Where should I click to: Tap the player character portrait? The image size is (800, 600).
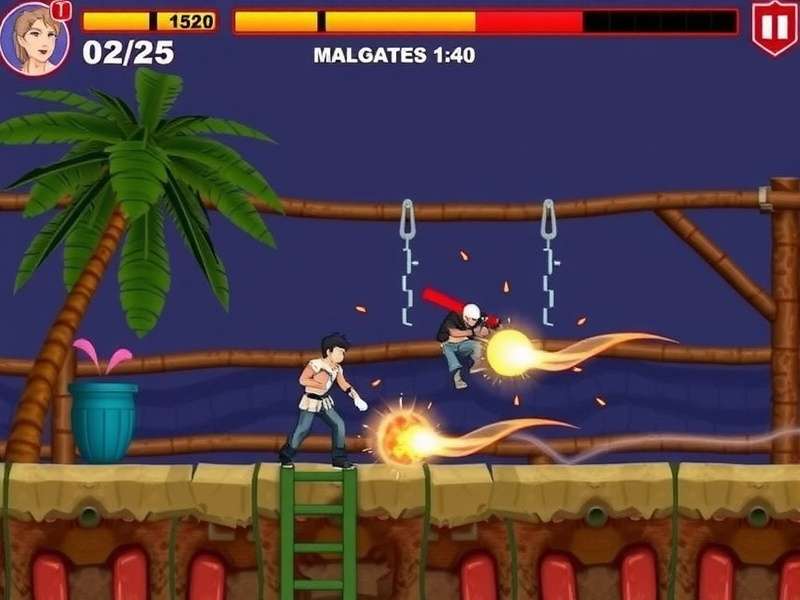point(34,38)
